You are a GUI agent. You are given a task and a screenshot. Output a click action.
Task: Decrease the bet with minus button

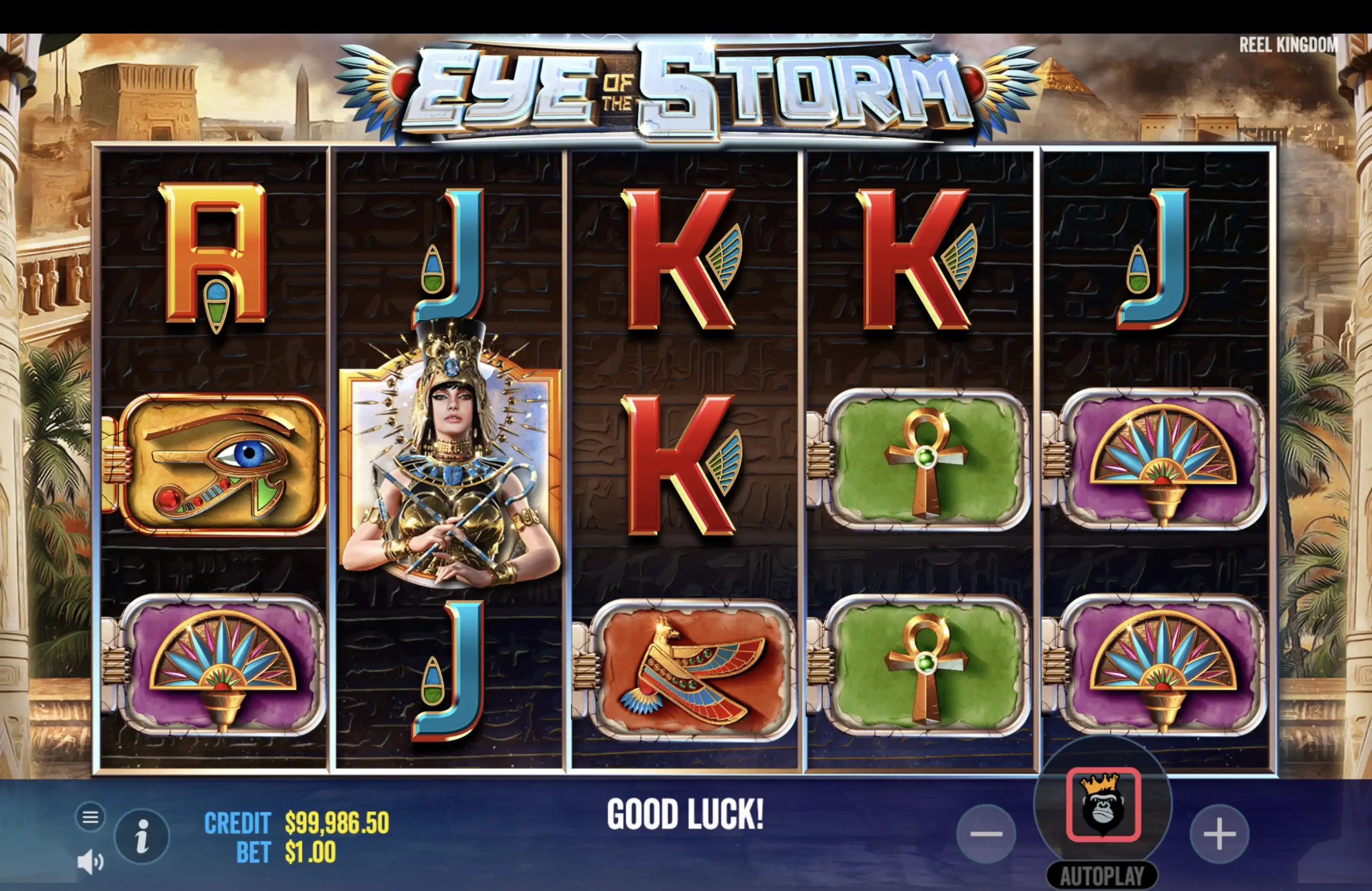pos(986,834)
